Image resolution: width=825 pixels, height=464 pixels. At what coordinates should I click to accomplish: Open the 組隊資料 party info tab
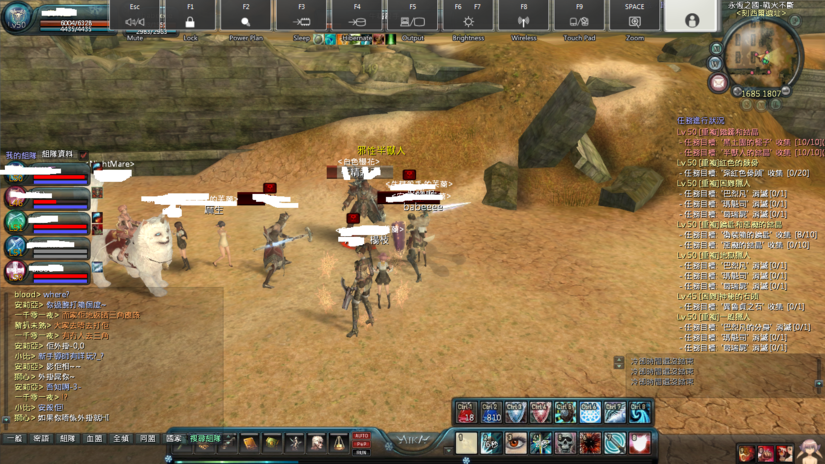click(x=57, y=155)
